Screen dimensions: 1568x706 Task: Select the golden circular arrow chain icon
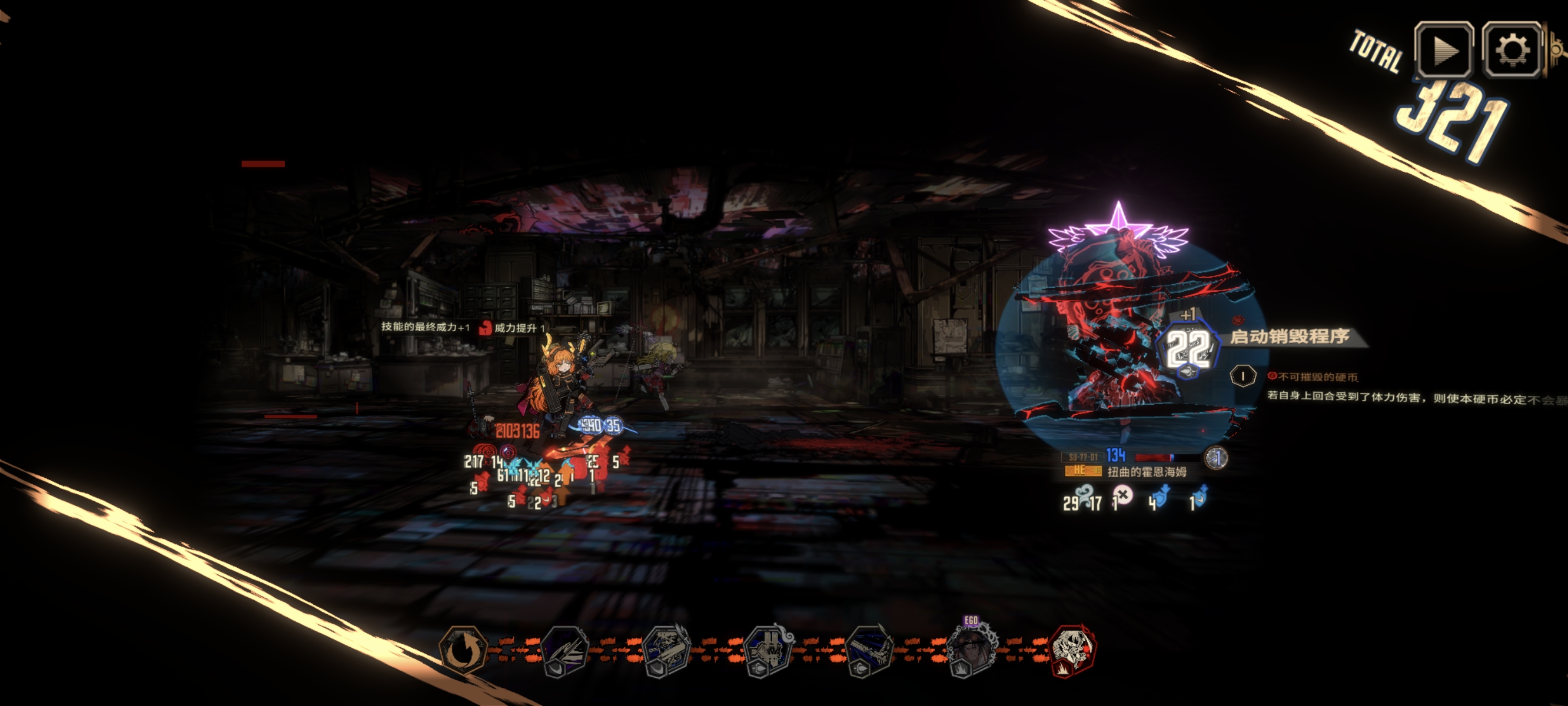pyautogui.click(x=464, y=650)
